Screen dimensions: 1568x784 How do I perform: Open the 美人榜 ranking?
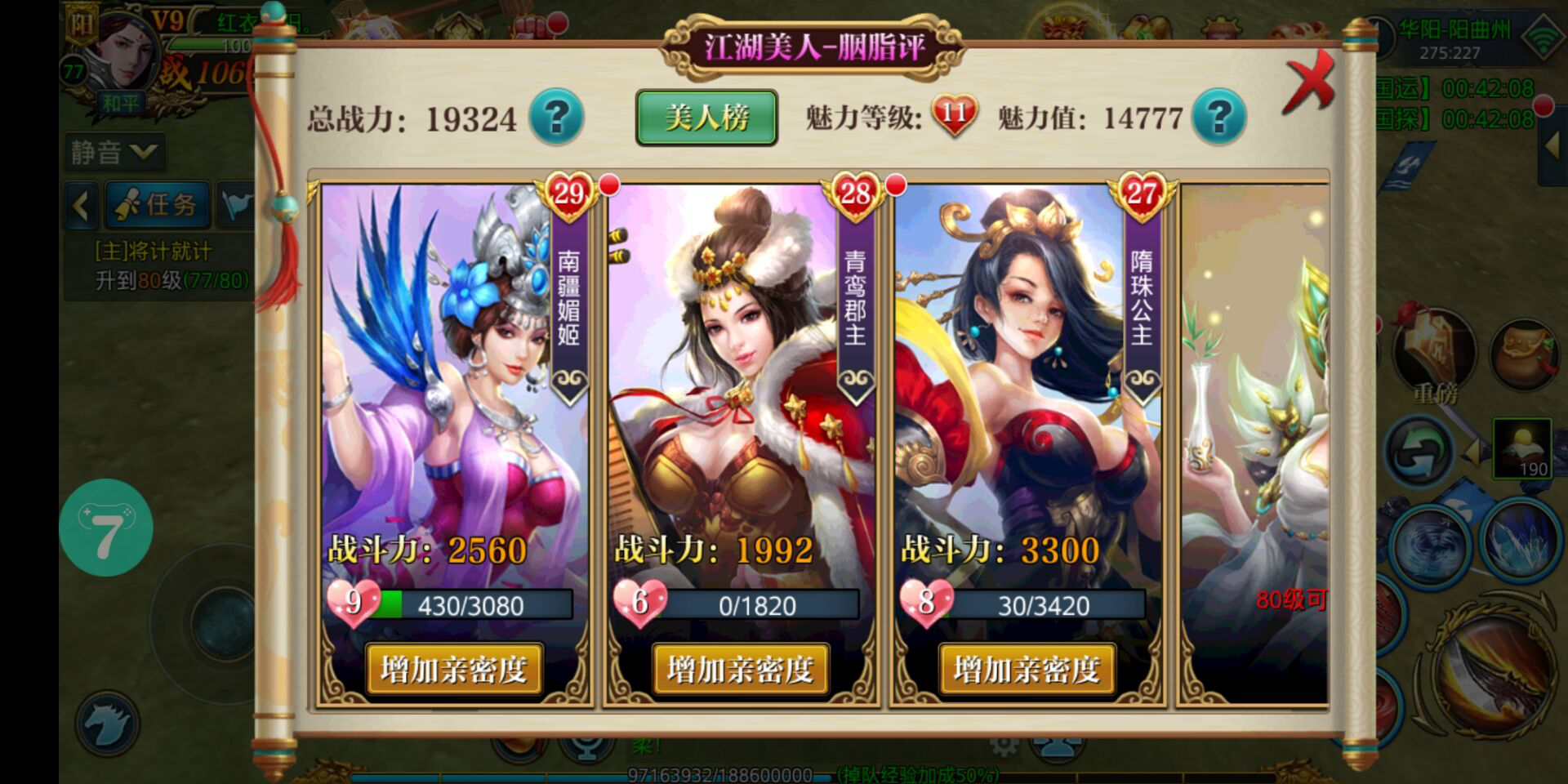pyautogui.click(x=706, y=118)
